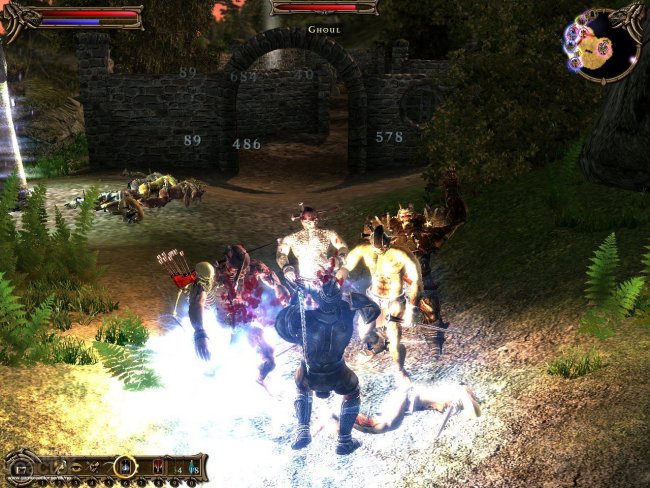Select the eye-shaped skill slot
The image size is (650, 488).
click(74, 466)
